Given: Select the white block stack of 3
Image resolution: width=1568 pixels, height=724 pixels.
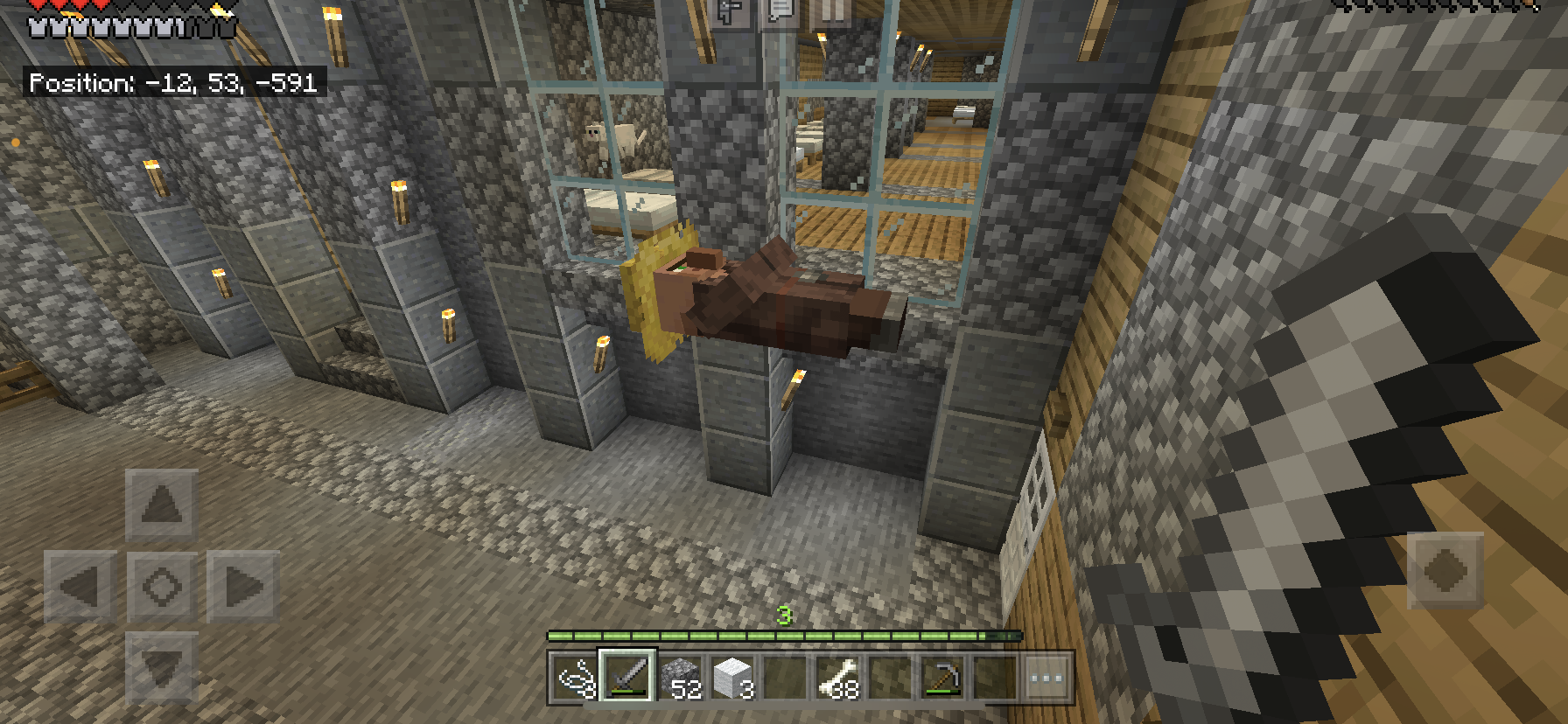Looking at the screenshot, I should [x=733, y=677].
